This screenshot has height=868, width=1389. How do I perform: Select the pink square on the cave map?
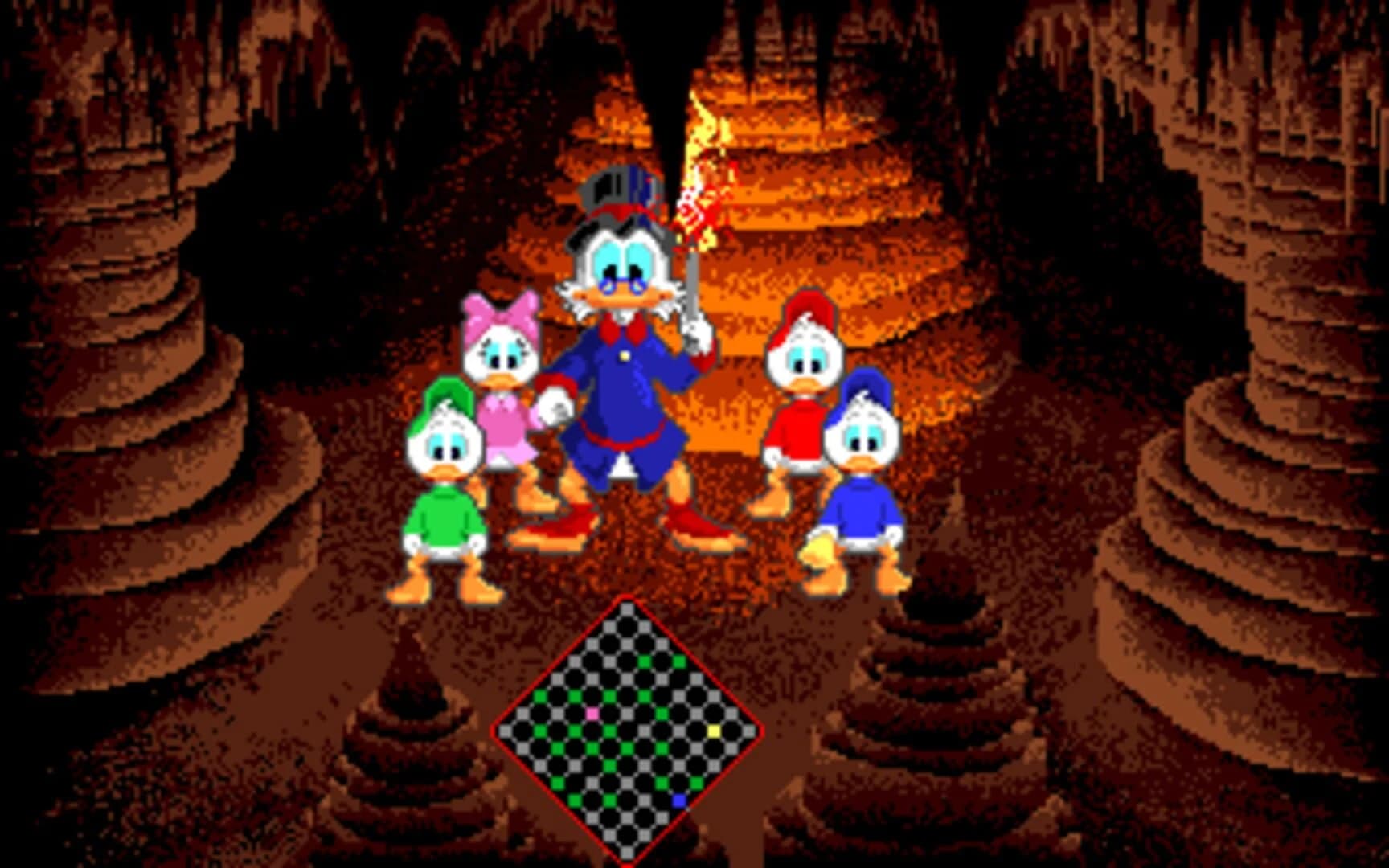pyautogui.click(x=592, y=714)
